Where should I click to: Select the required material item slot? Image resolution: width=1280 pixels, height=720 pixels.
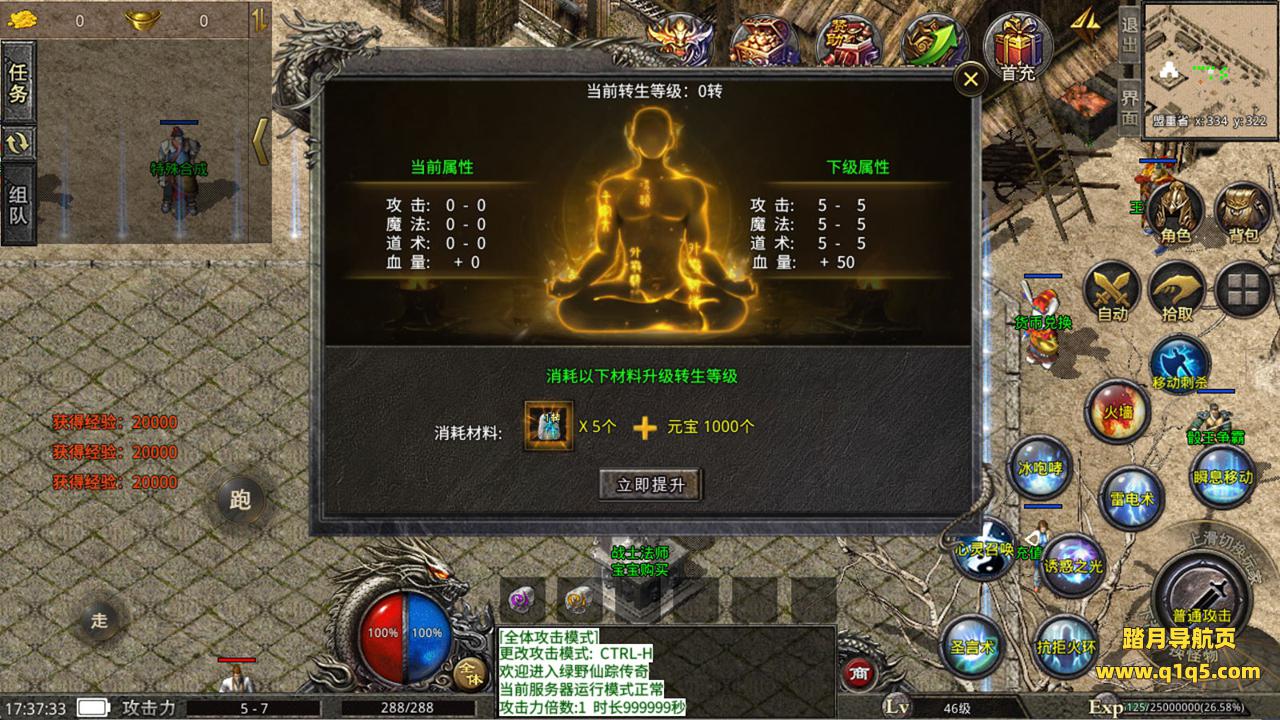coord(549,426)
